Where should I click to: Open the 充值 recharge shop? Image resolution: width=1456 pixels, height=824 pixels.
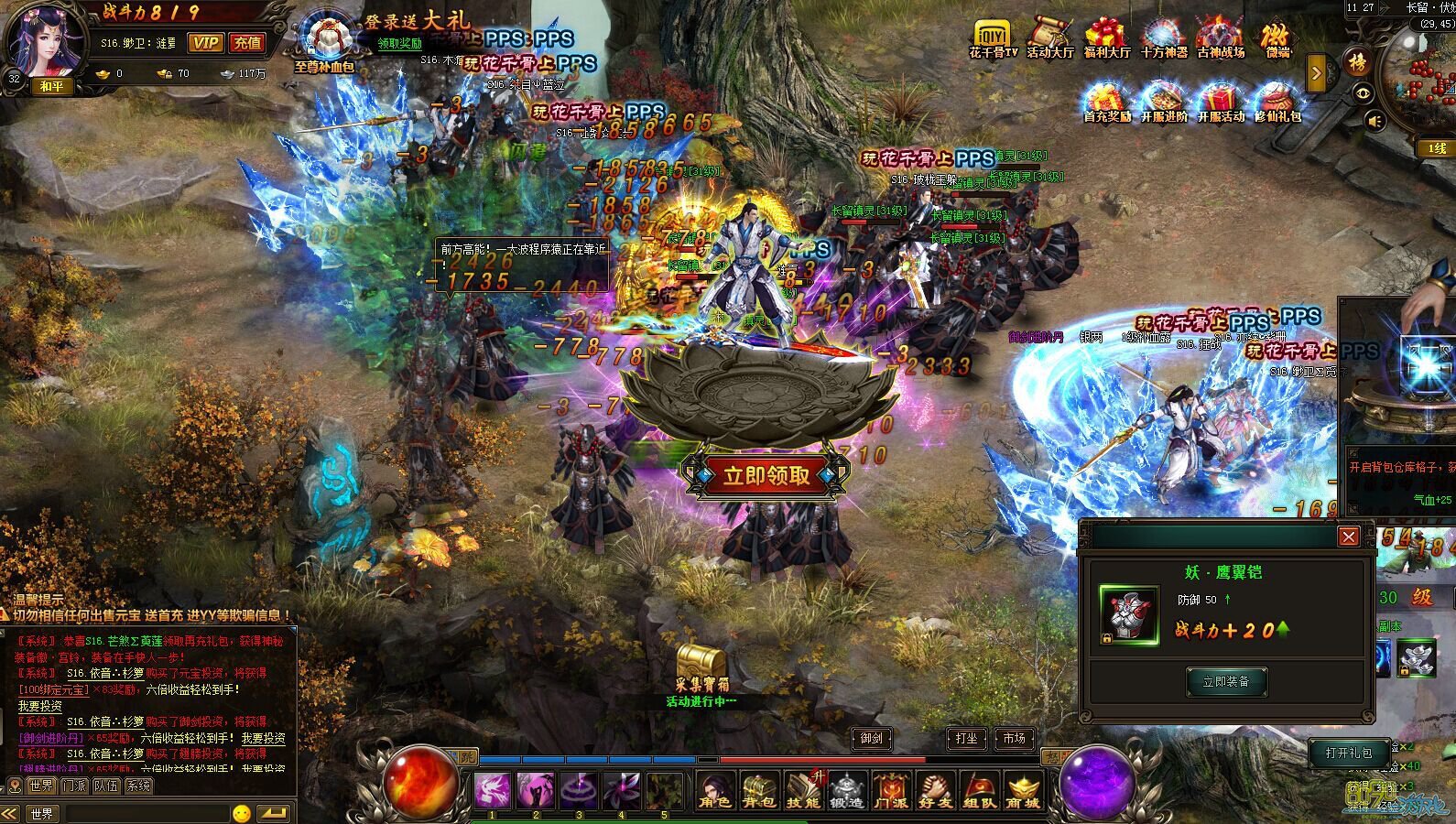coord(246,42)
